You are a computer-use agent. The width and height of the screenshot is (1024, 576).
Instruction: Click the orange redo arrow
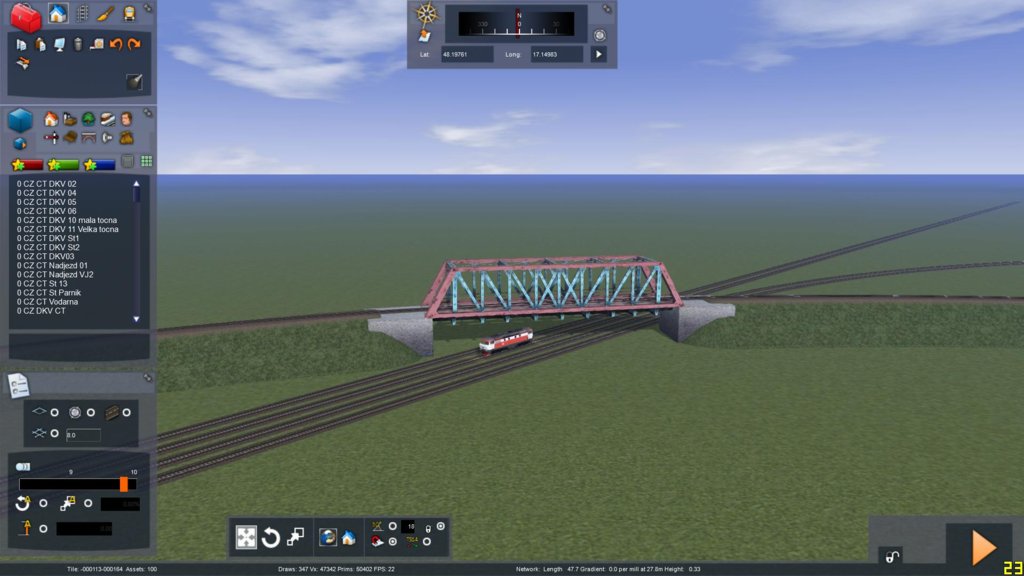pos(134,44)
